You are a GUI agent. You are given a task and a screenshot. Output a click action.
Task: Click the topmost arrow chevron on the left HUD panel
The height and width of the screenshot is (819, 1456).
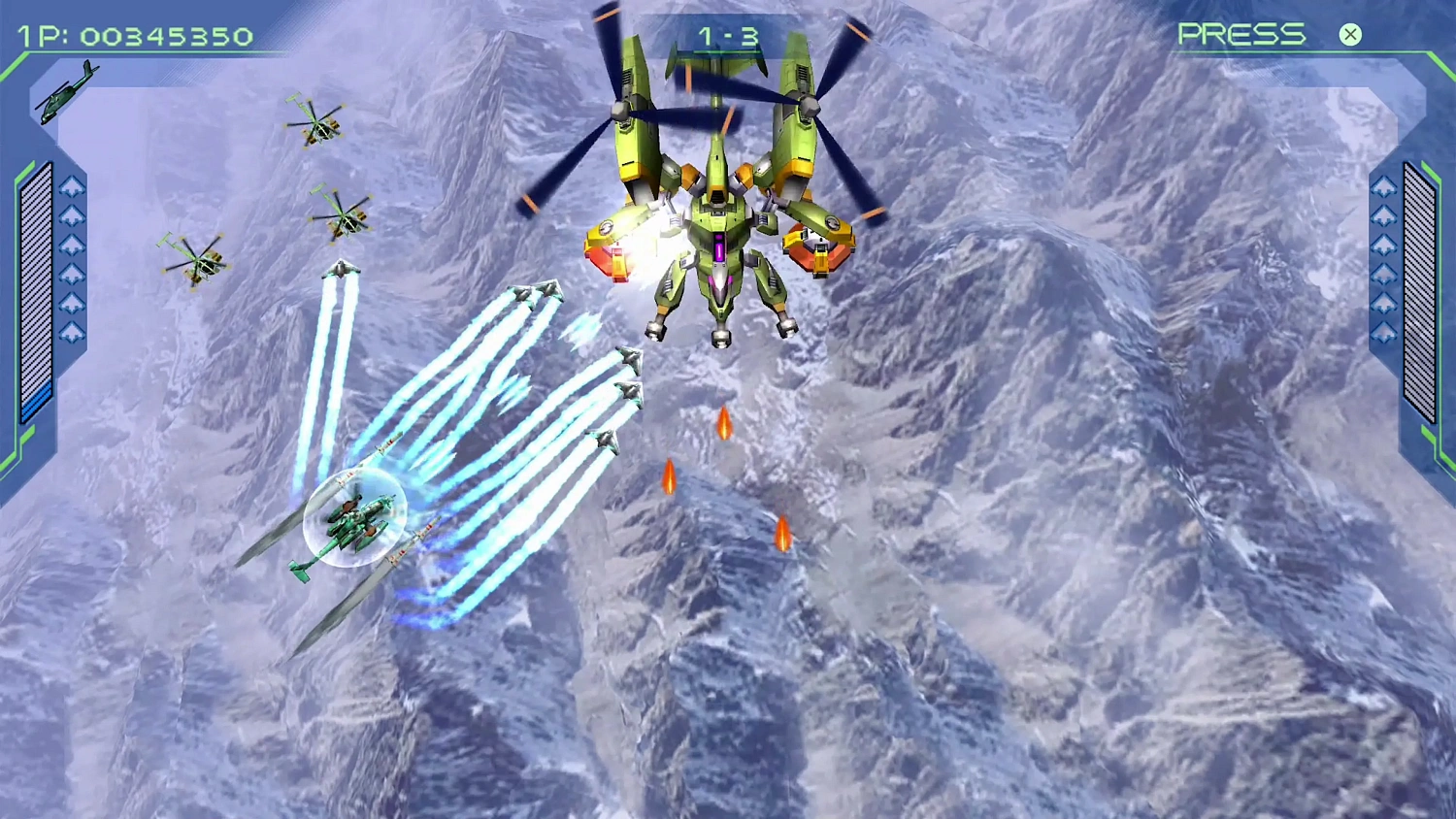(71, 184)
